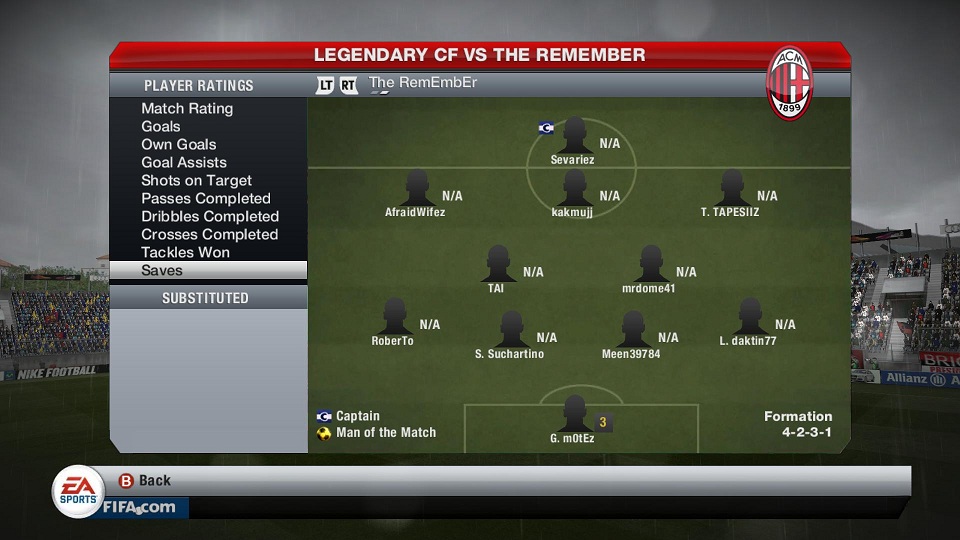Screen dimensions: 960x540
Task: Choose Dribbles Completed in the list
Action: pyautogui.click(x=210, y=216)
